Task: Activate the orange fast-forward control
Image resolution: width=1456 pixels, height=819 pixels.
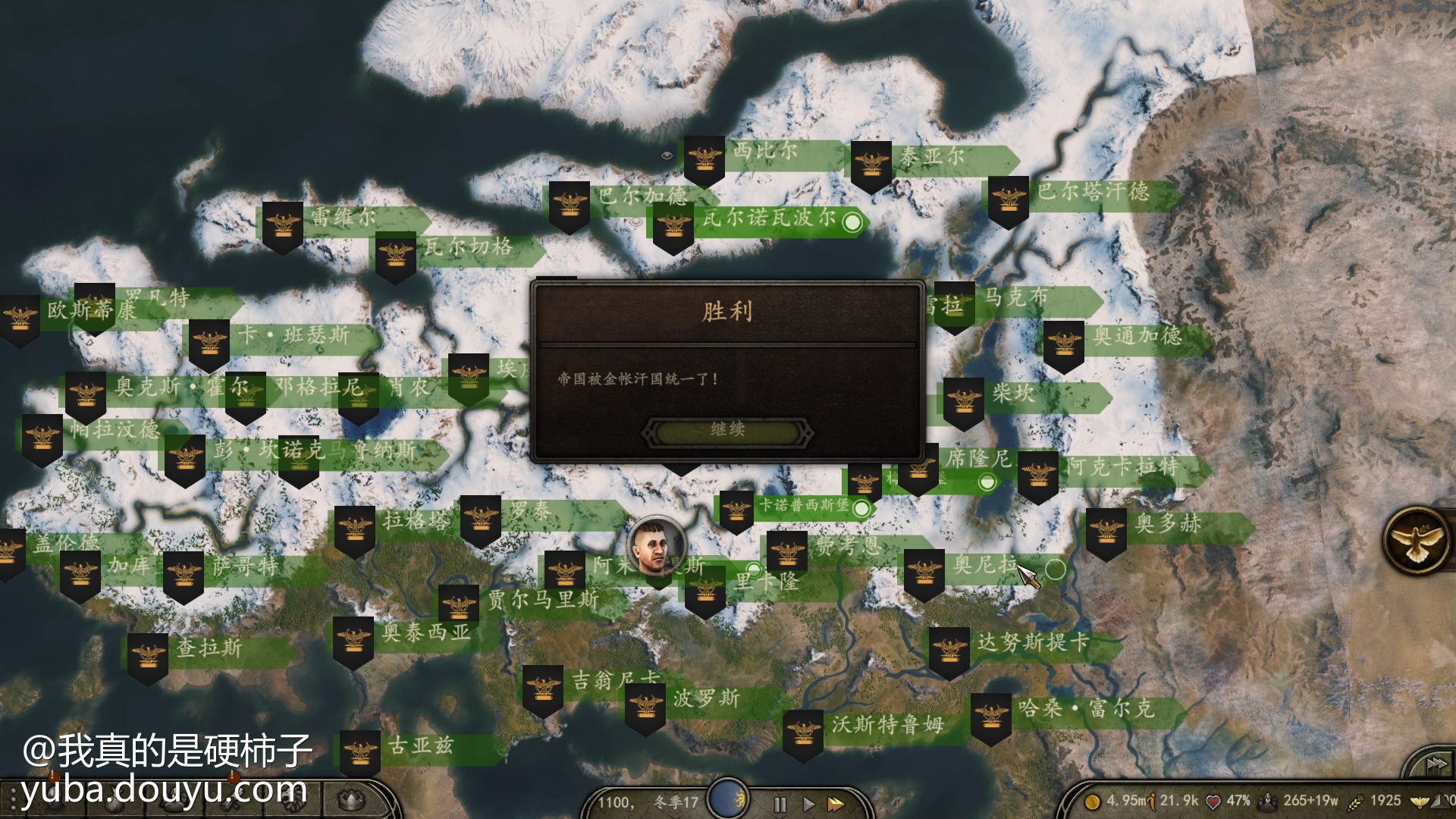Action: (x=836, y=805)
